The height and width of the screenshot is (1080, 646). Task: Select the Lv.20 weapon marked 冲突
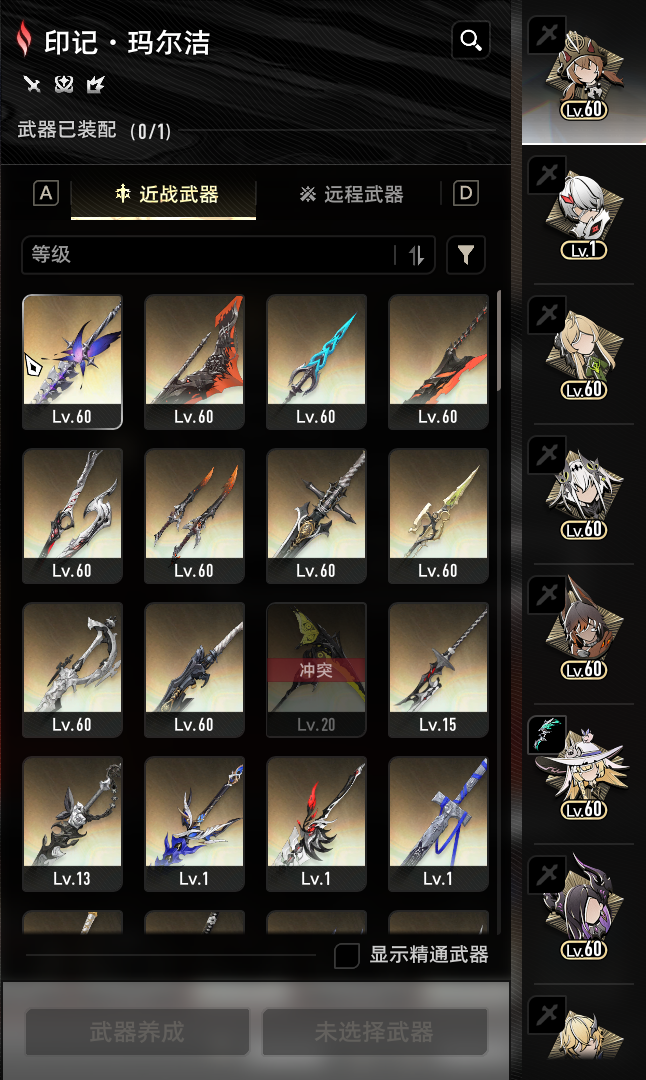316,668
